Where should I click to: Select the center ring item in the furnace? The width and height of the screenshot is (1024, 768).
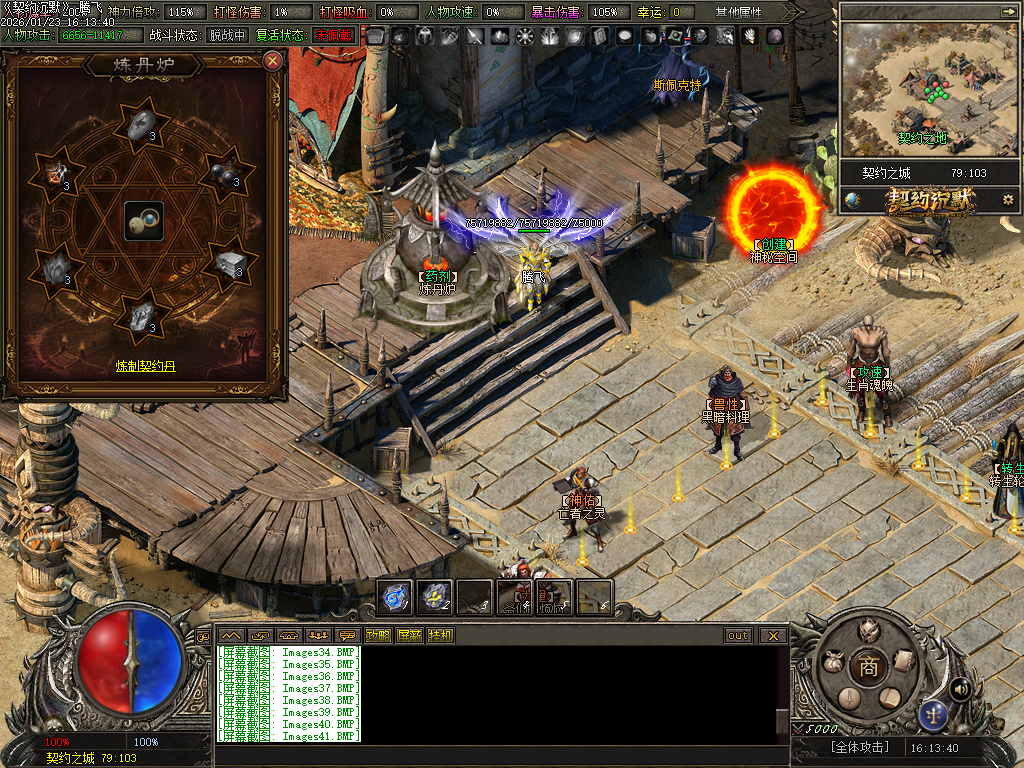144,220
